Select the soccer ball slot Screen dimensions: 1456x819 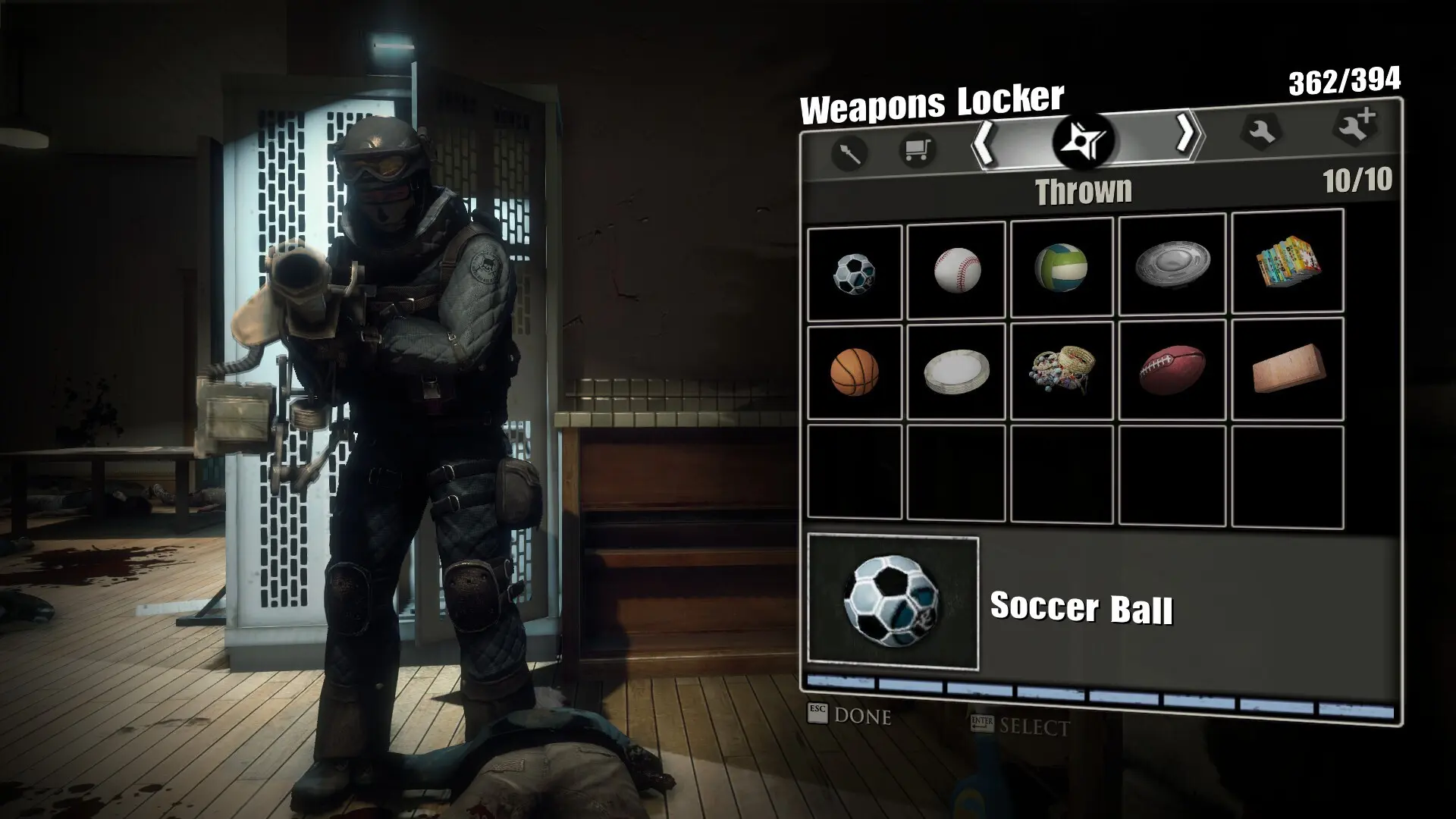(x=855, y=272)
